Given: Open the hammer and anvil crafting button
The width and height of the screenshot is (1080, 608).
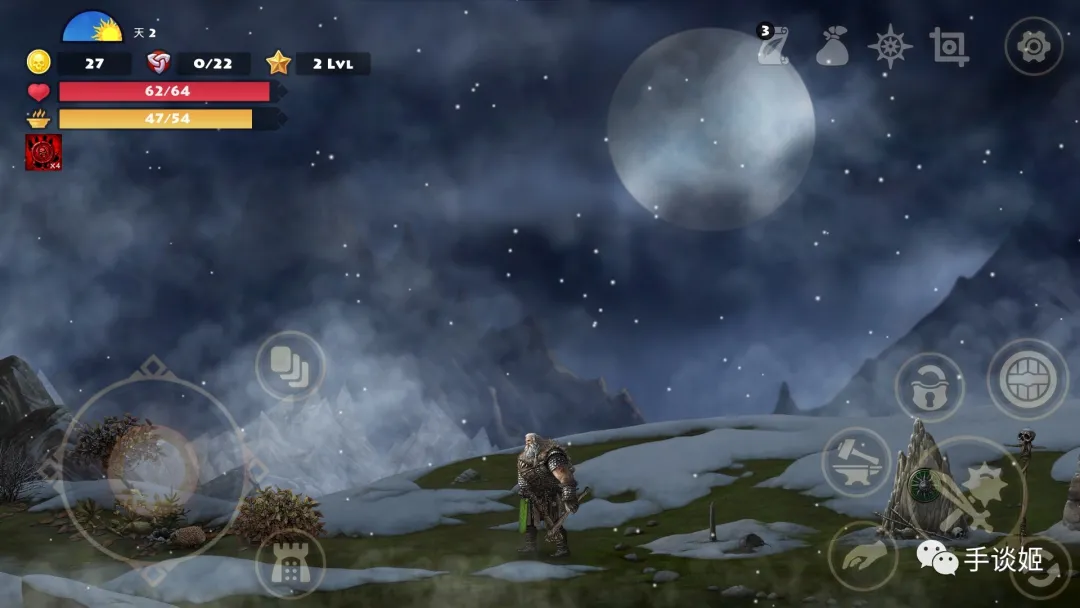Looking at the screenshot, I should [x=856, y=462].
